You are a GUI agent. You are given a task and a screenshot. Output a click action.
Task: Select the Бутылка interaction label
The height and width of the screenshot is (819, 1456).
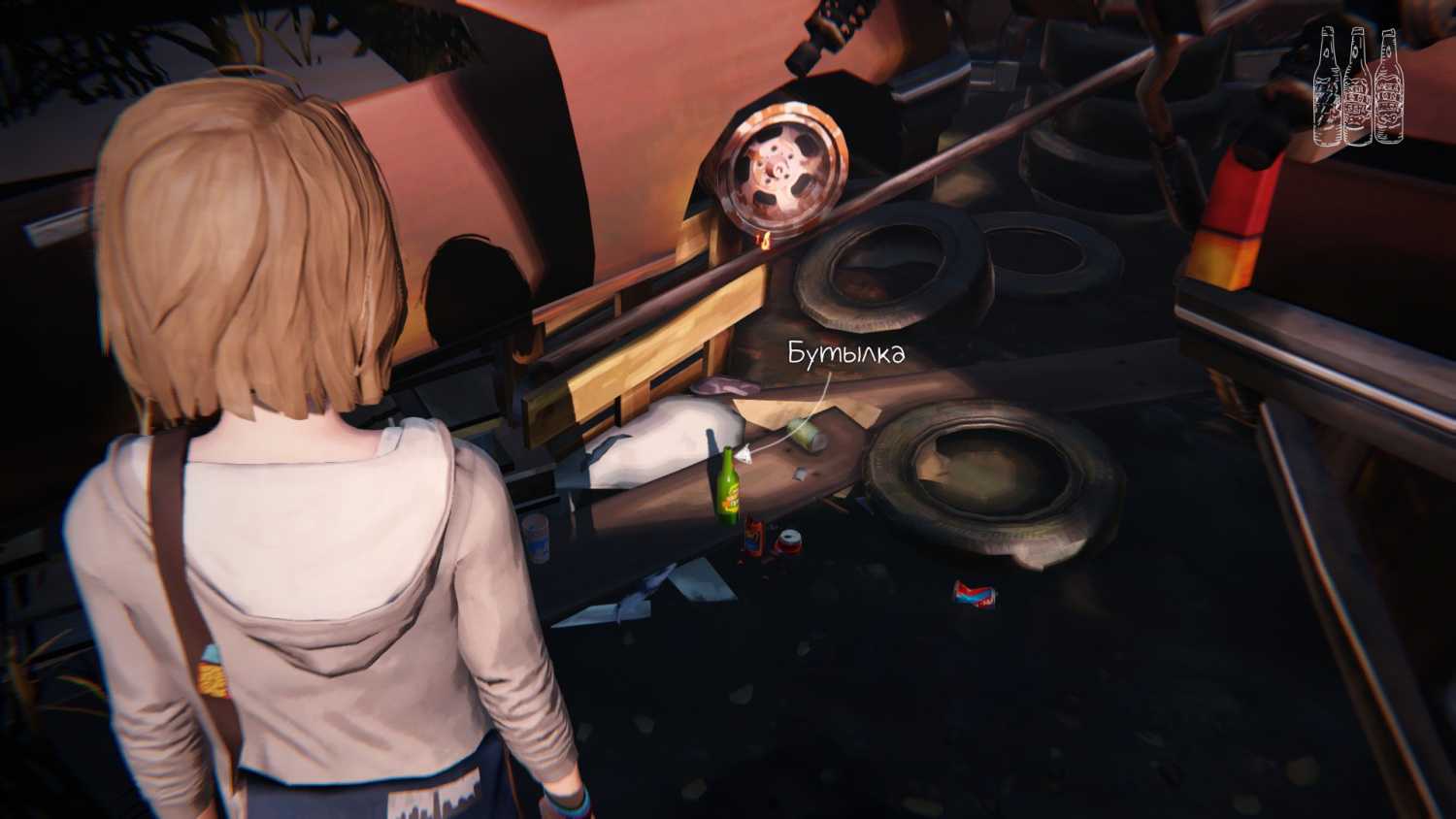pyautogui.click(x=845, y=353)
